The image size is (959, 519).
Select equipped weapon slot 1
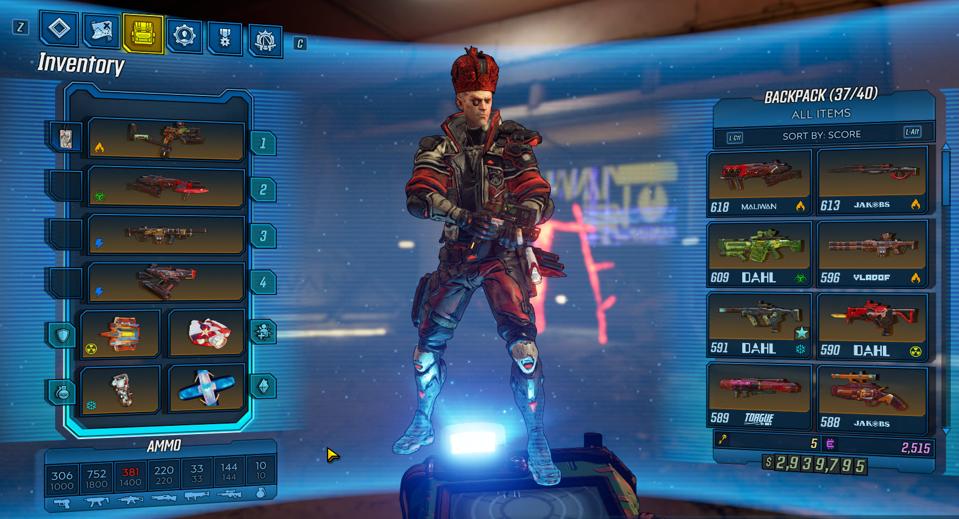[x=166, y=140]
